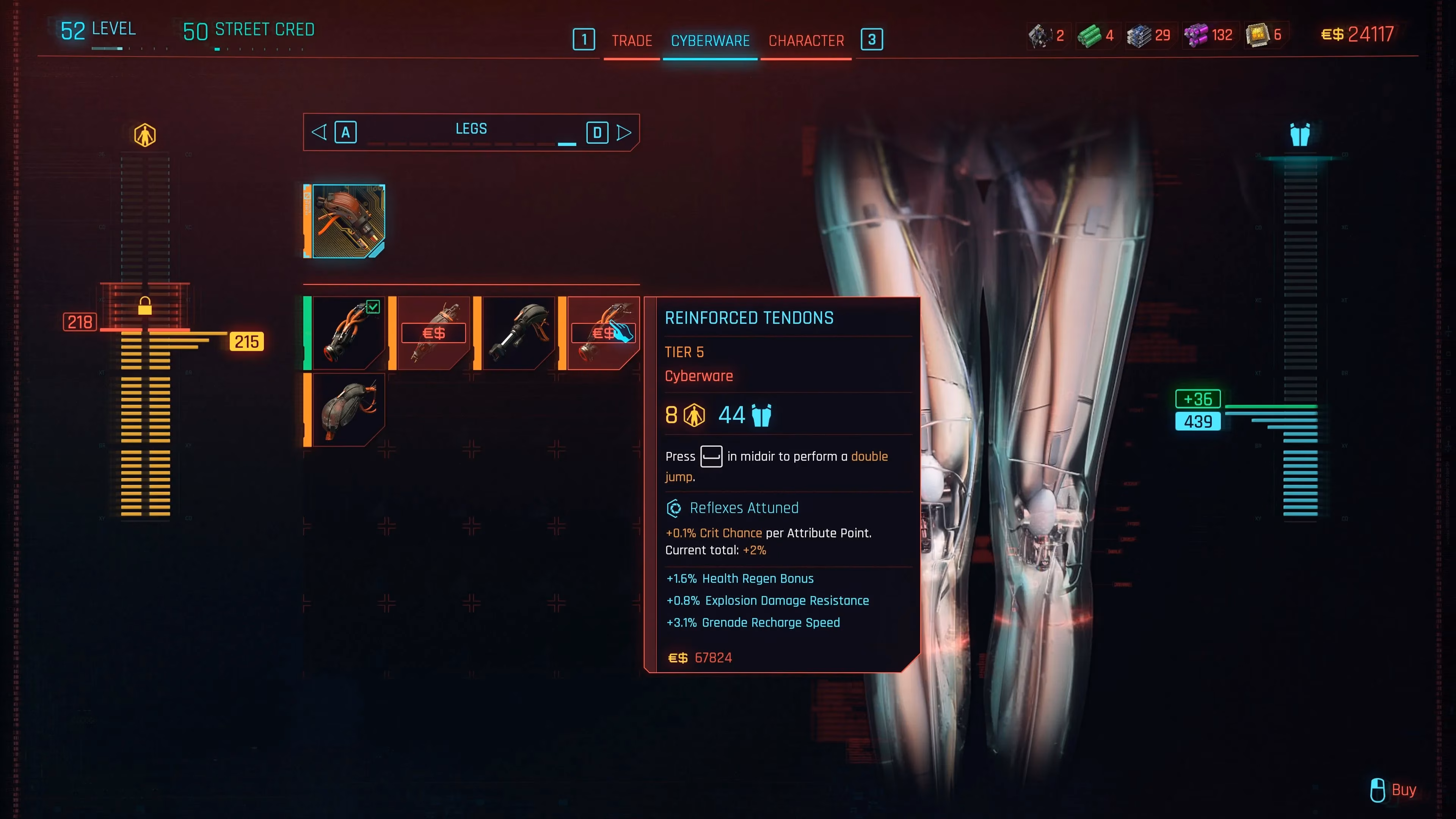Click the character silhouette icon above the armor meter
Screen dimensions: 1456x819
(x=145, y=134)
